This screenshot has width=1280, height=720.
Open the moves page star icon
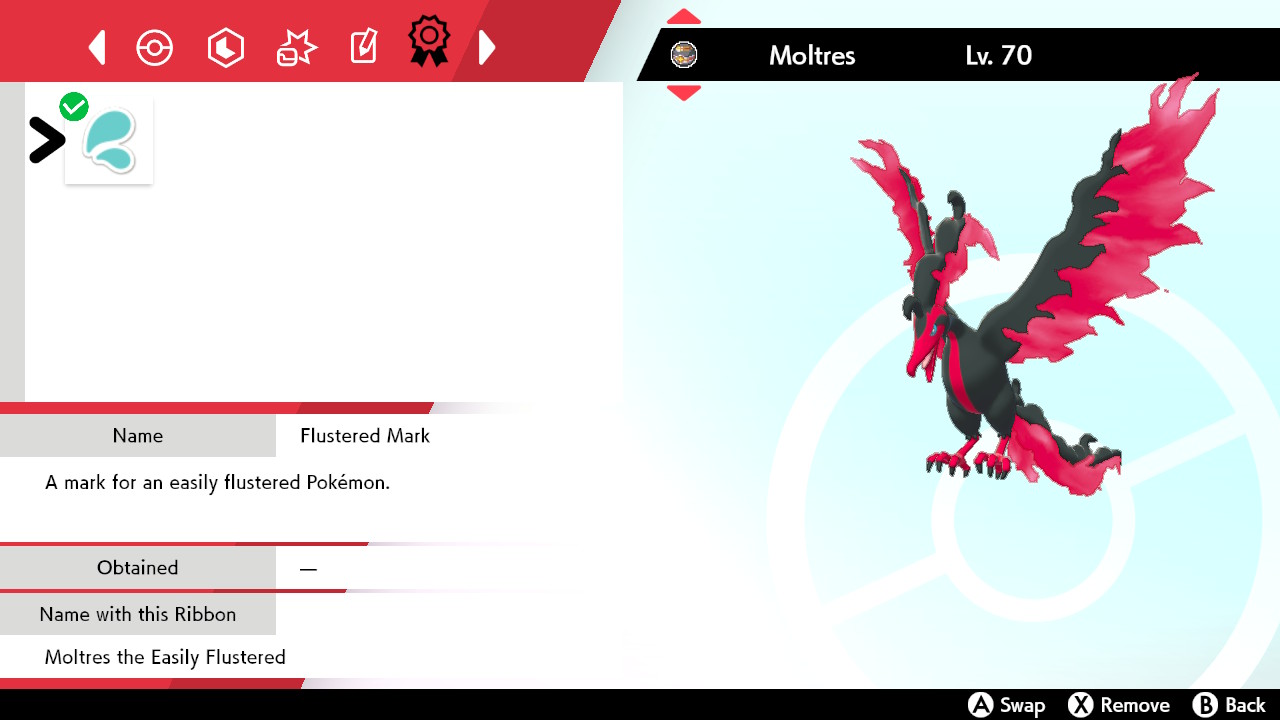pos(295,46)
